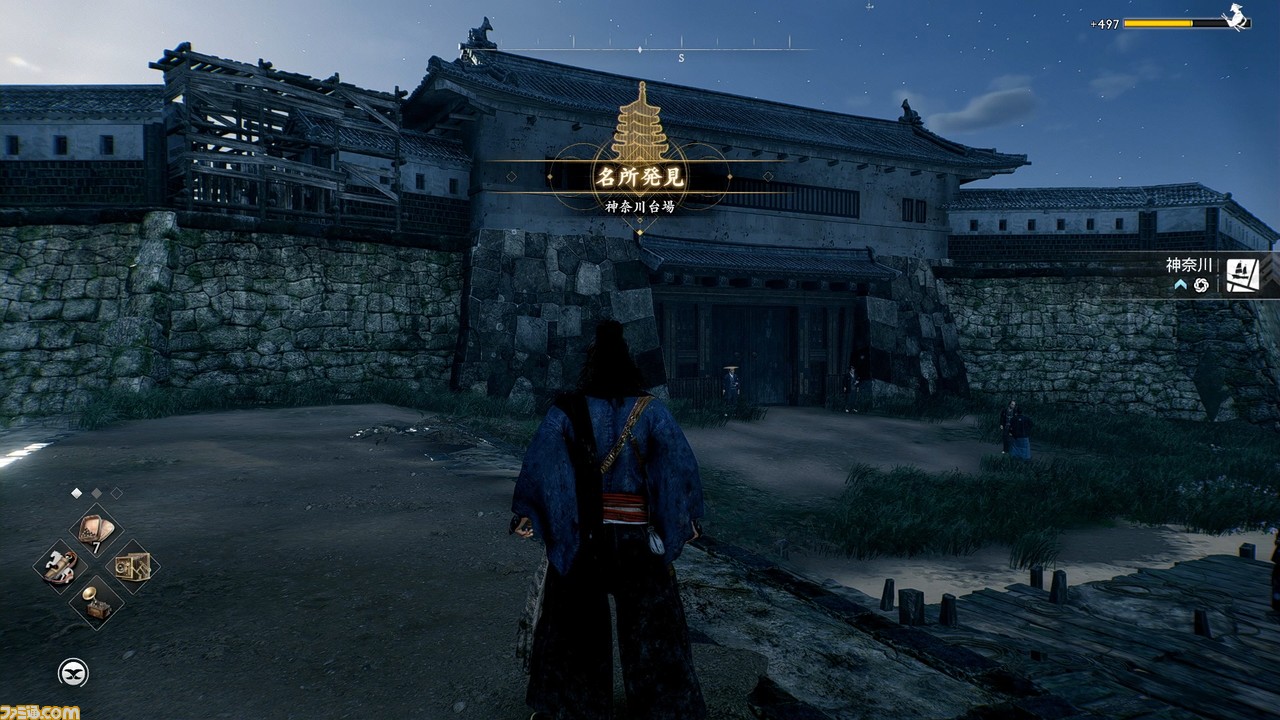
Task: Select the camera item on the item wheel
Action: [133, 567]
